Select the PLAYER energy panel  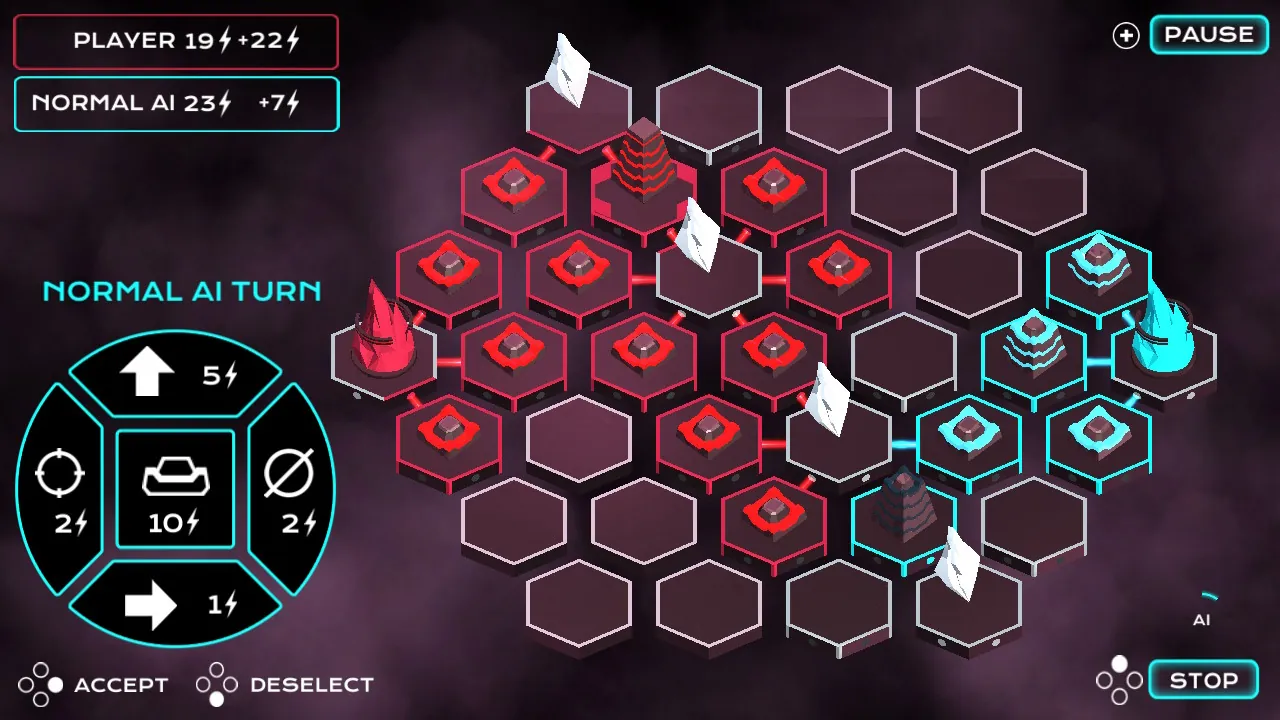coord(175,41)
